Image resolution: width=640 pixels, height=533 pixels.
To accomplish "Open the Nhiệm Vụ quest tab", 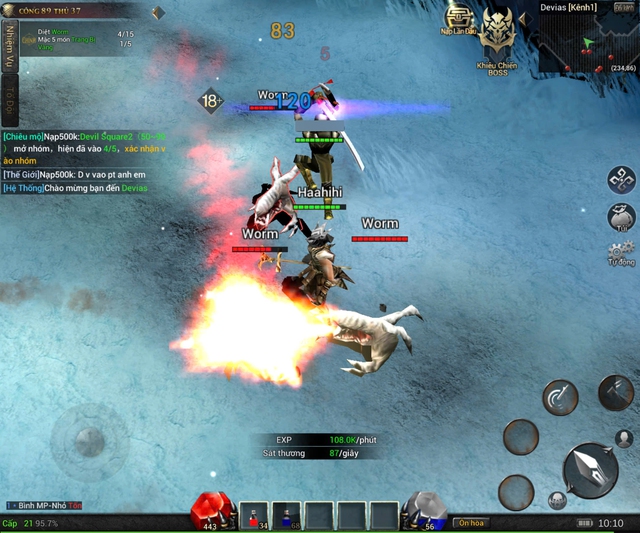I will coord(9,44).
